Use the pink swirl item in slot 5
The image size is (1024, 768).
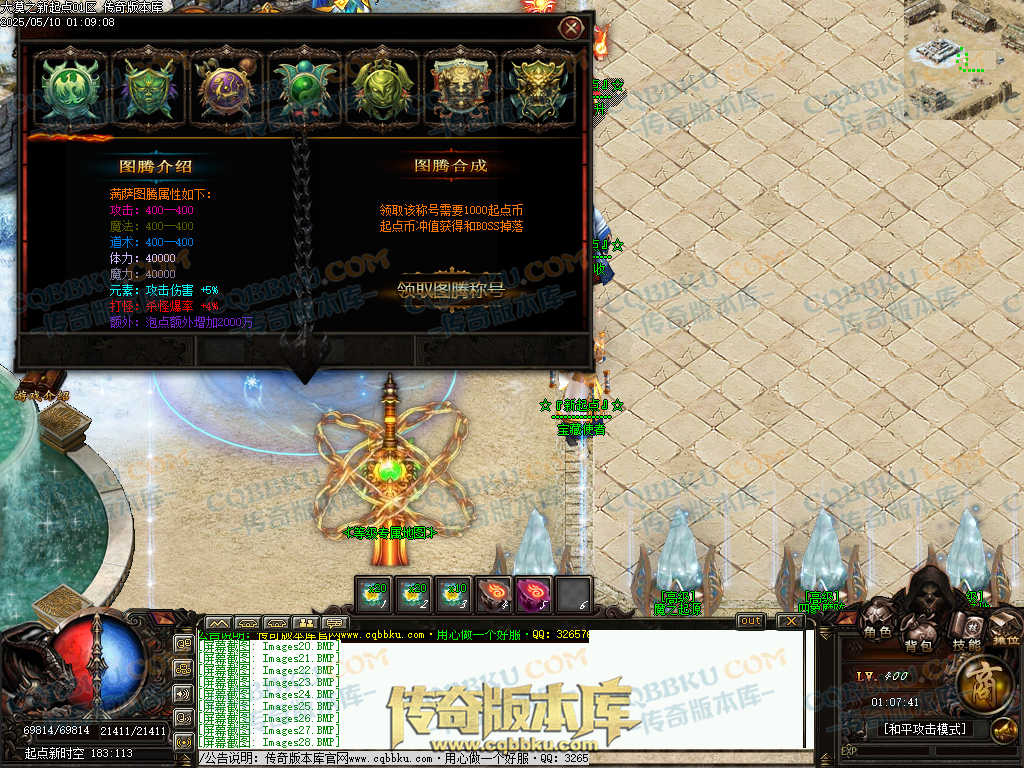coord(532,593)
